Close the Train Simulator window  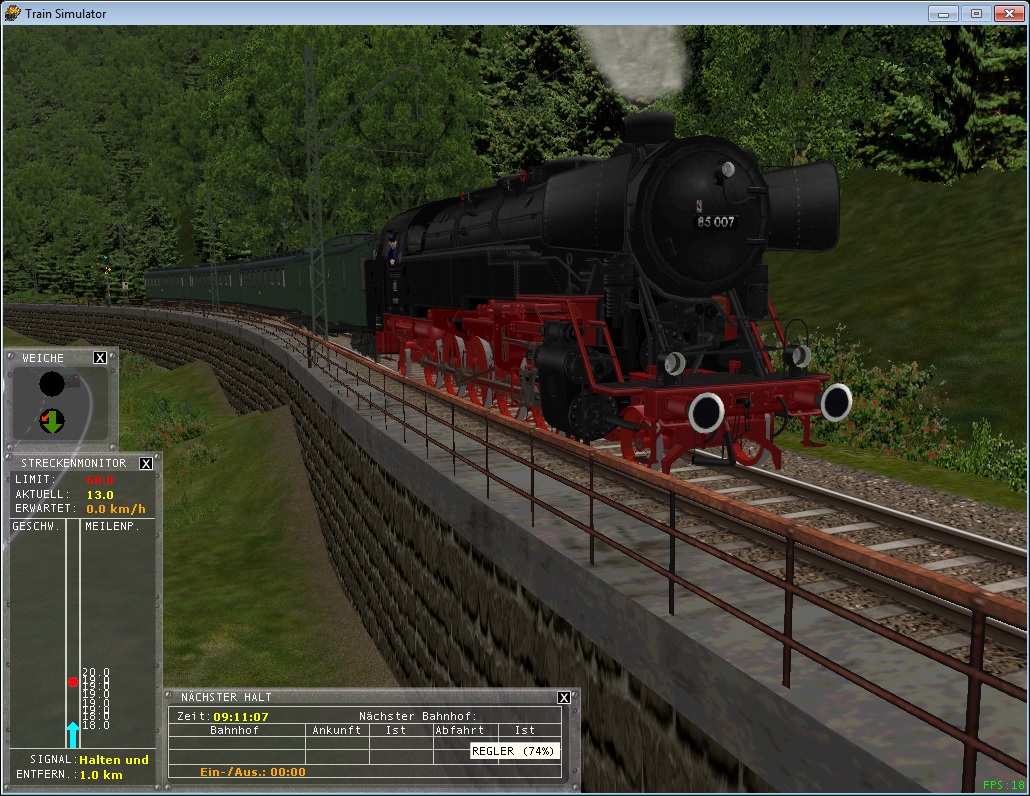click(1008, 13)
